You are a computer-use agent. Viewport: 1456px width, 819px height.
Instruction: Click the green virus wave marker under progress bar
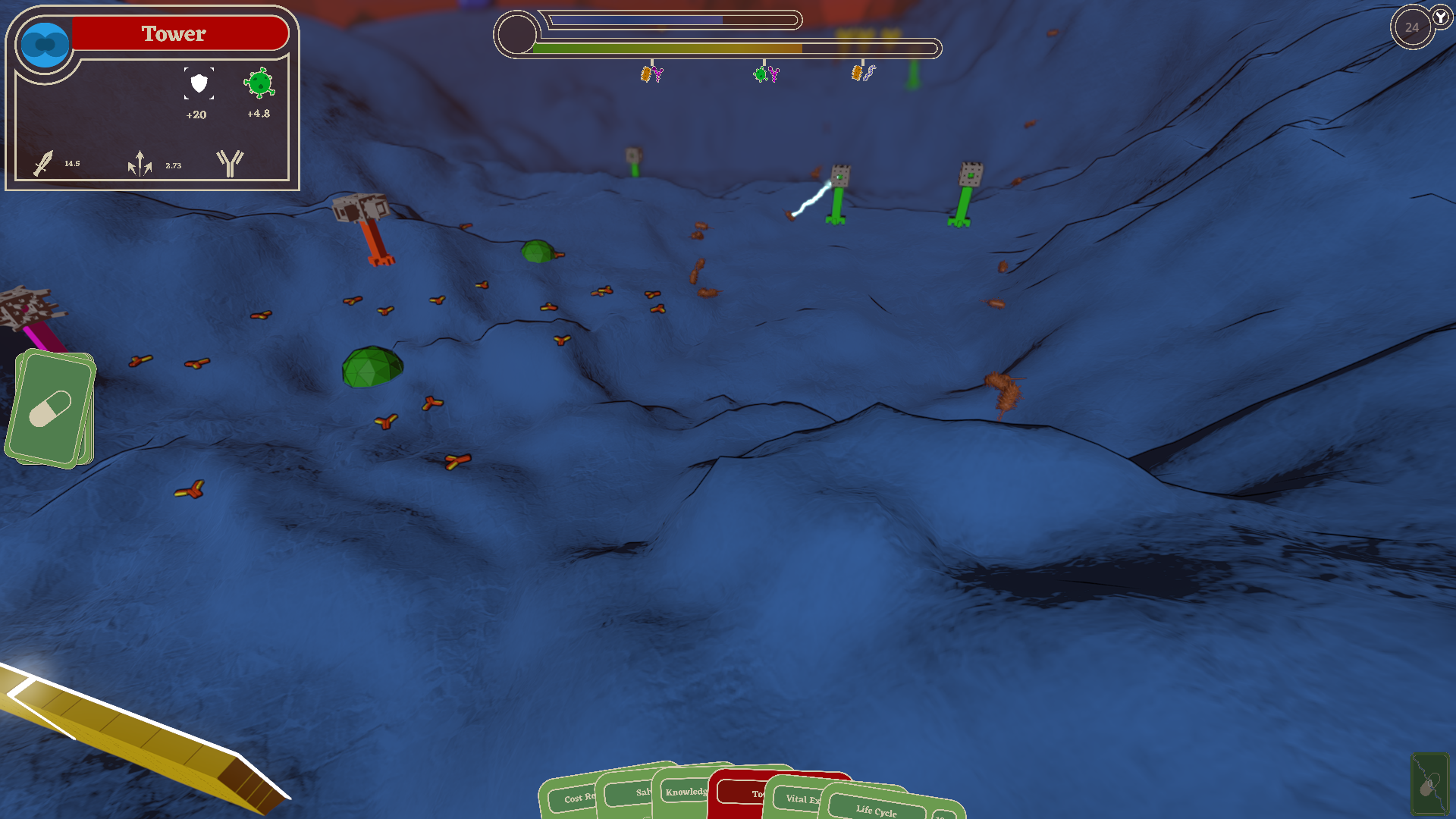[x=761, y=74]
